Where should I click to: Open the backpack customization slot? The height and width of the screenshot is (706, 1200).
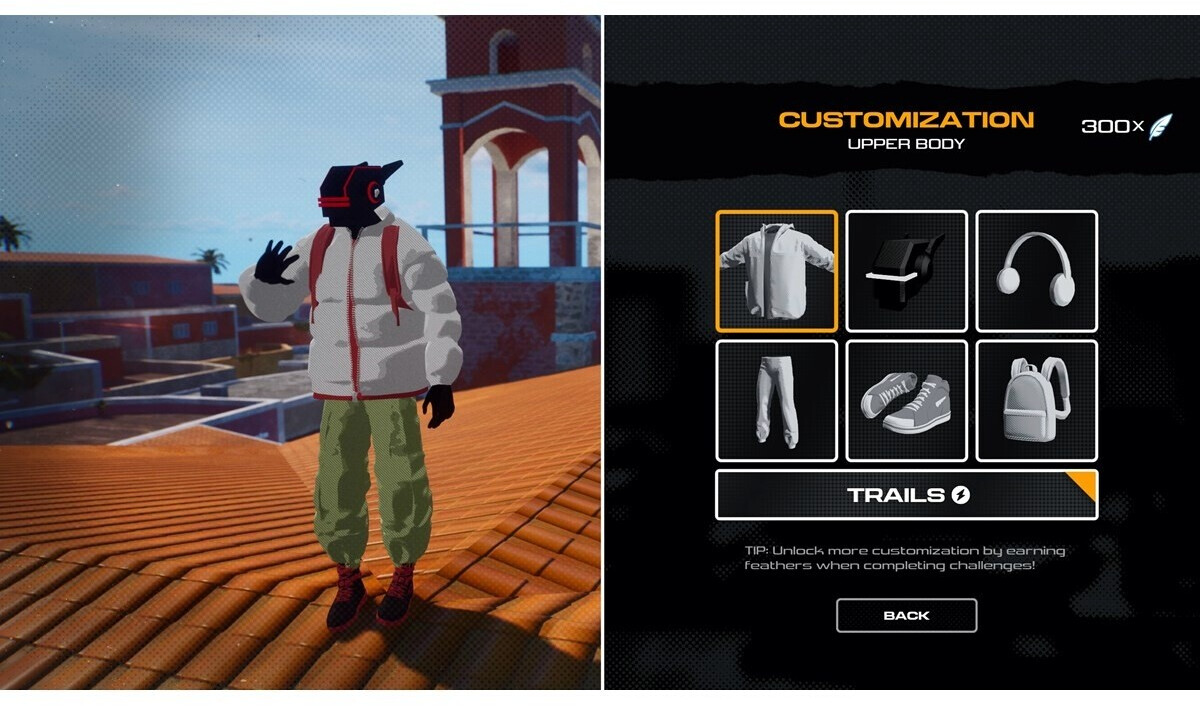pos(1036,401)
